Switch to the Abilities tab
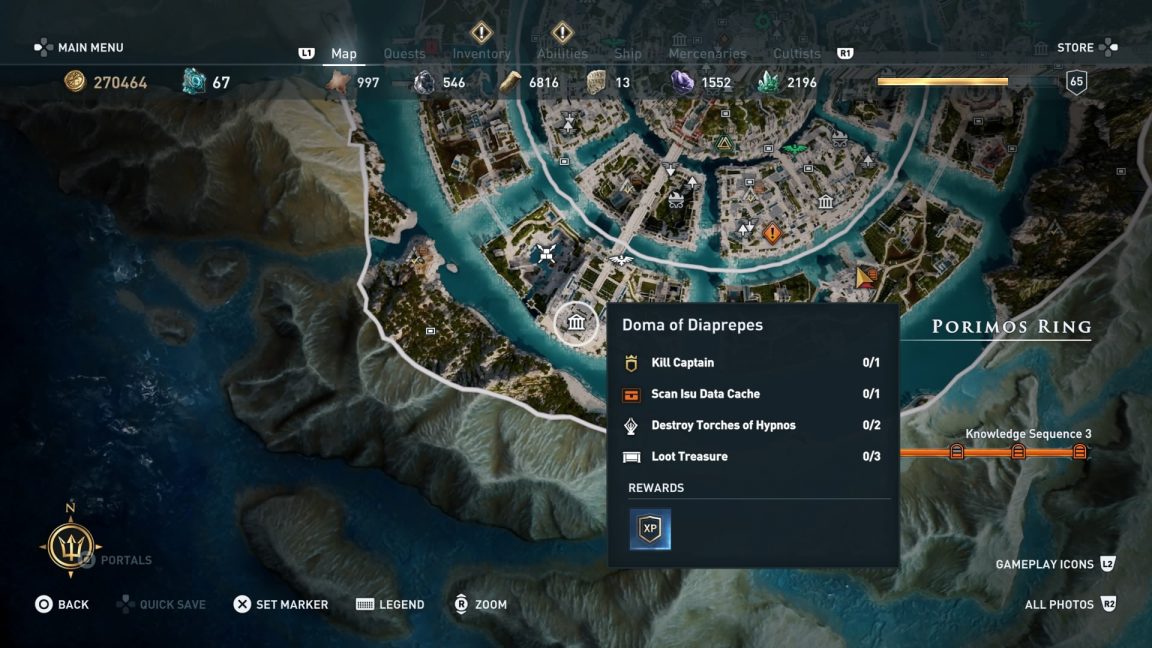Viewport: 1152px width, 648px height. point(562,54)
